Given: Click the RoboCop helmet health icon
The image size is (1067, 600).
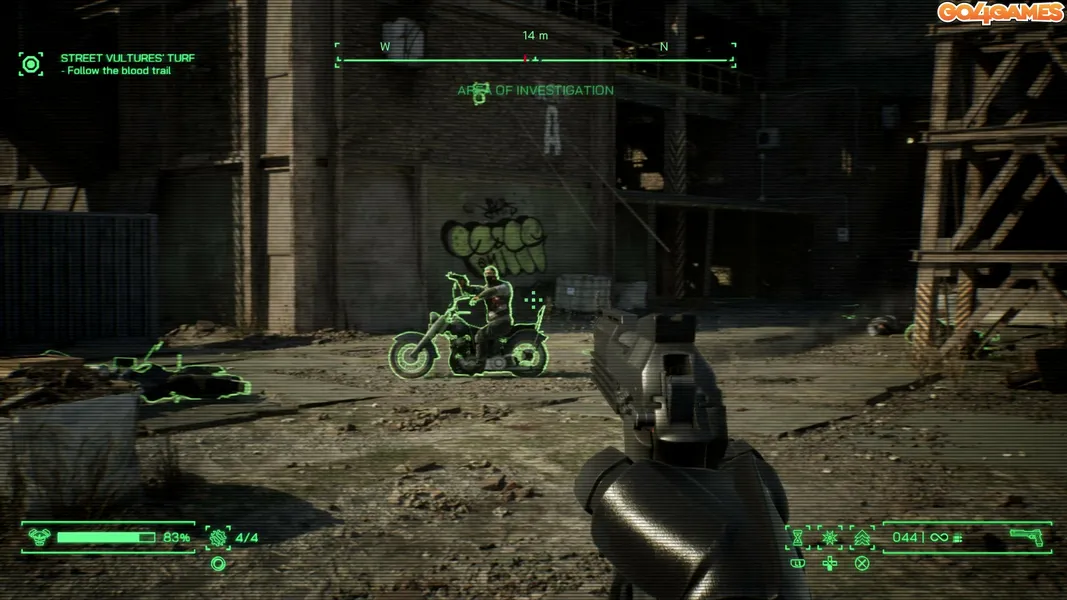Looking at the screenshot, I should [x=39, y=537].
